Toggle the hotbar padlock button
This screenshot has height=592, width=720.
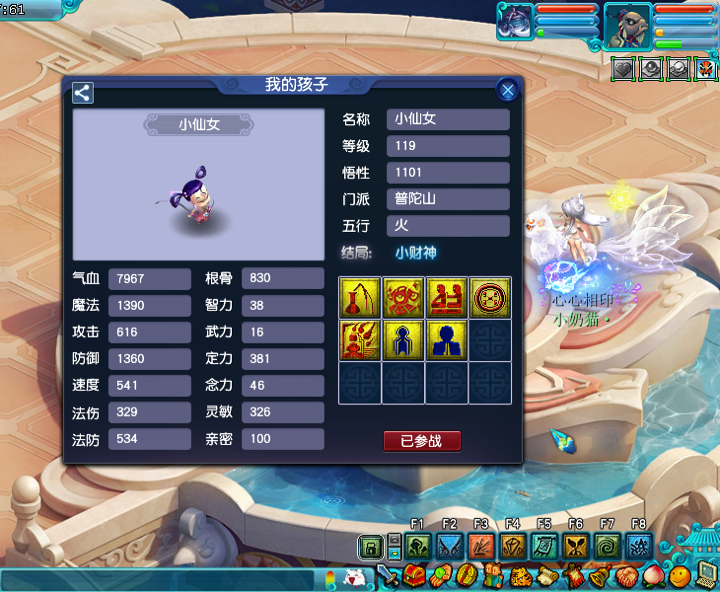click(x=370, y=546)
